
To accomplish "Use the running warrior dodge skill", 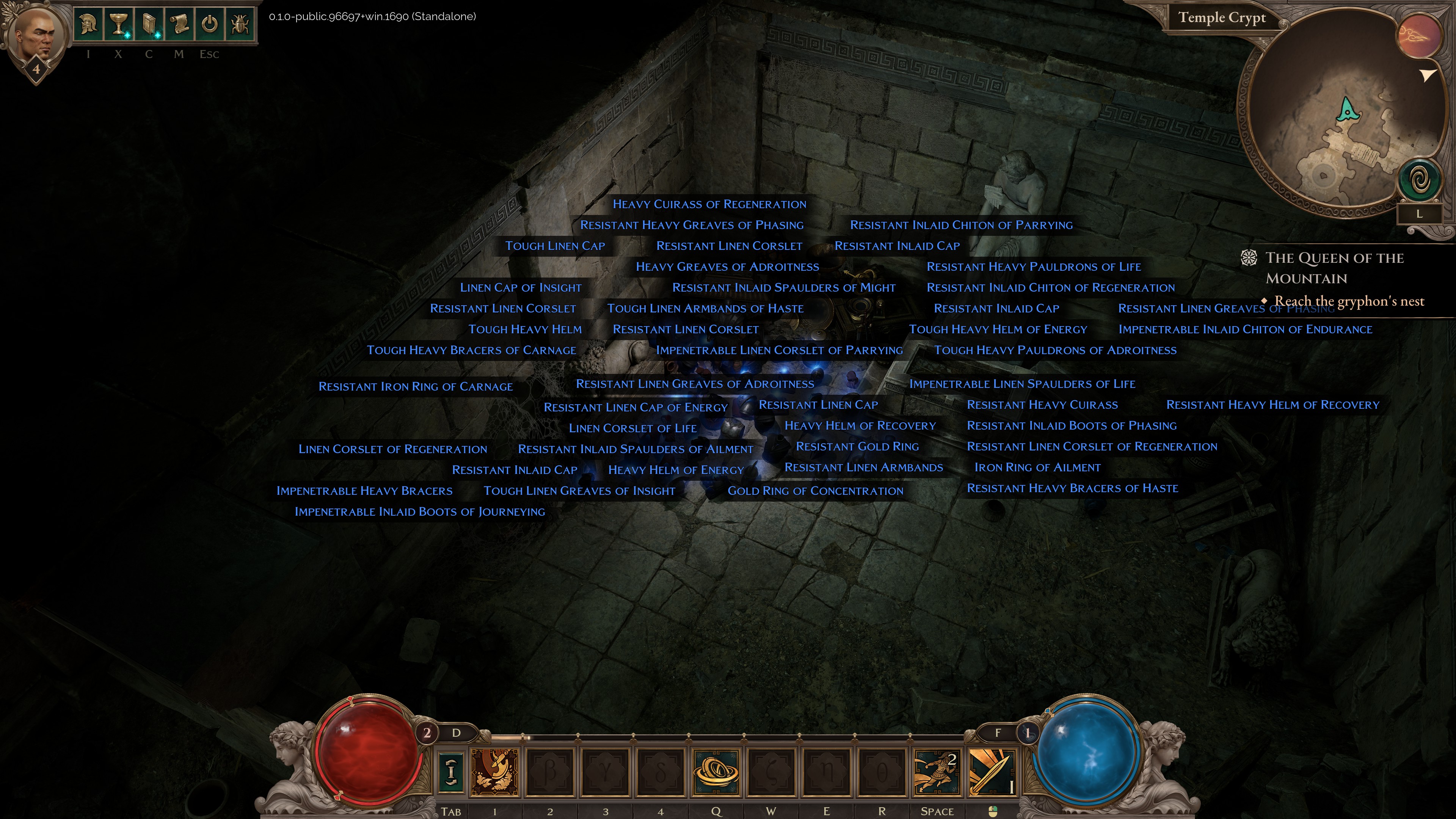I will click(937, 771).
